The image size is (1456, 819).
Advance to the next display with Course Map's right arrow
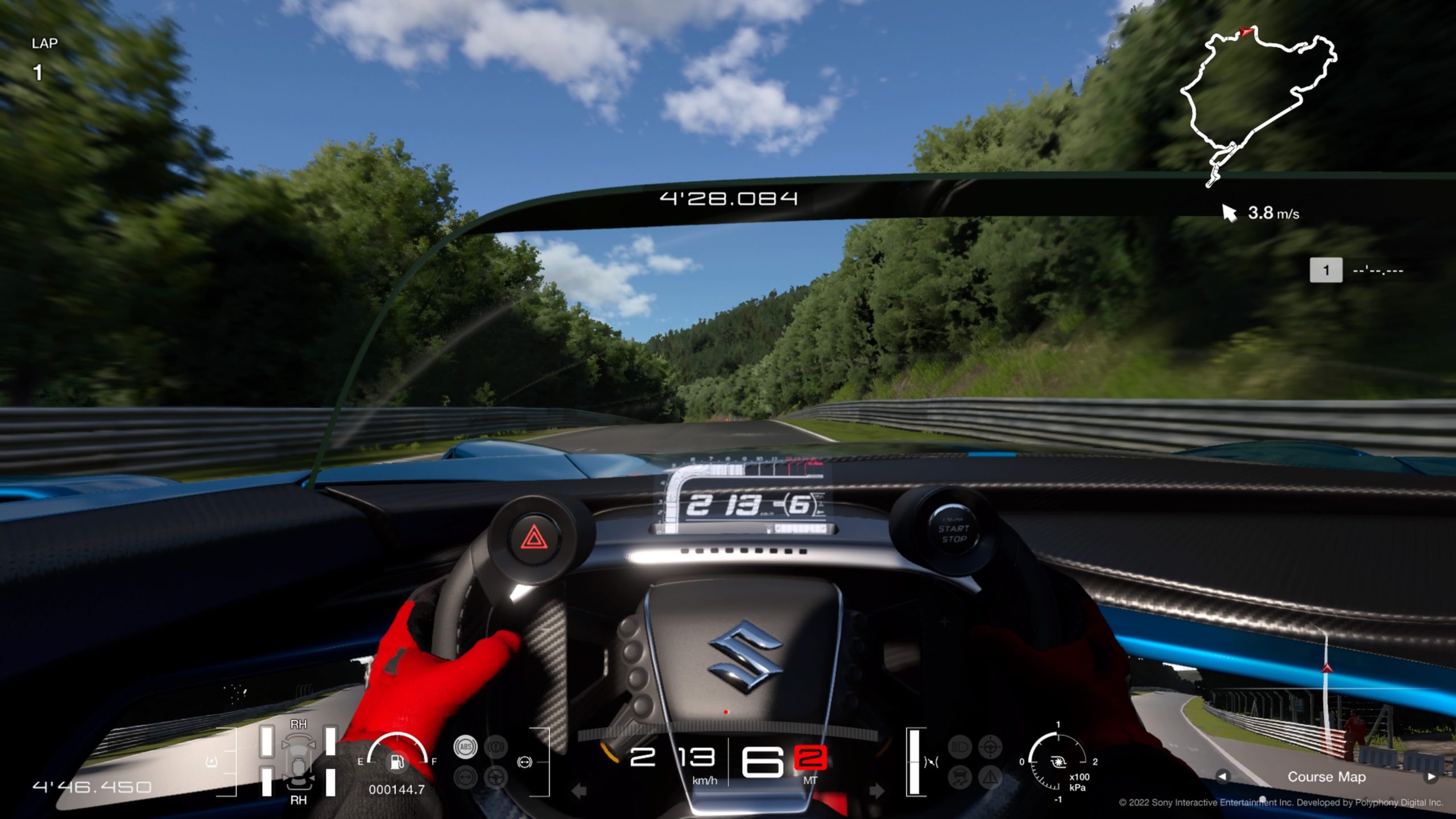pyautogui.click(x=1431, y=776)
